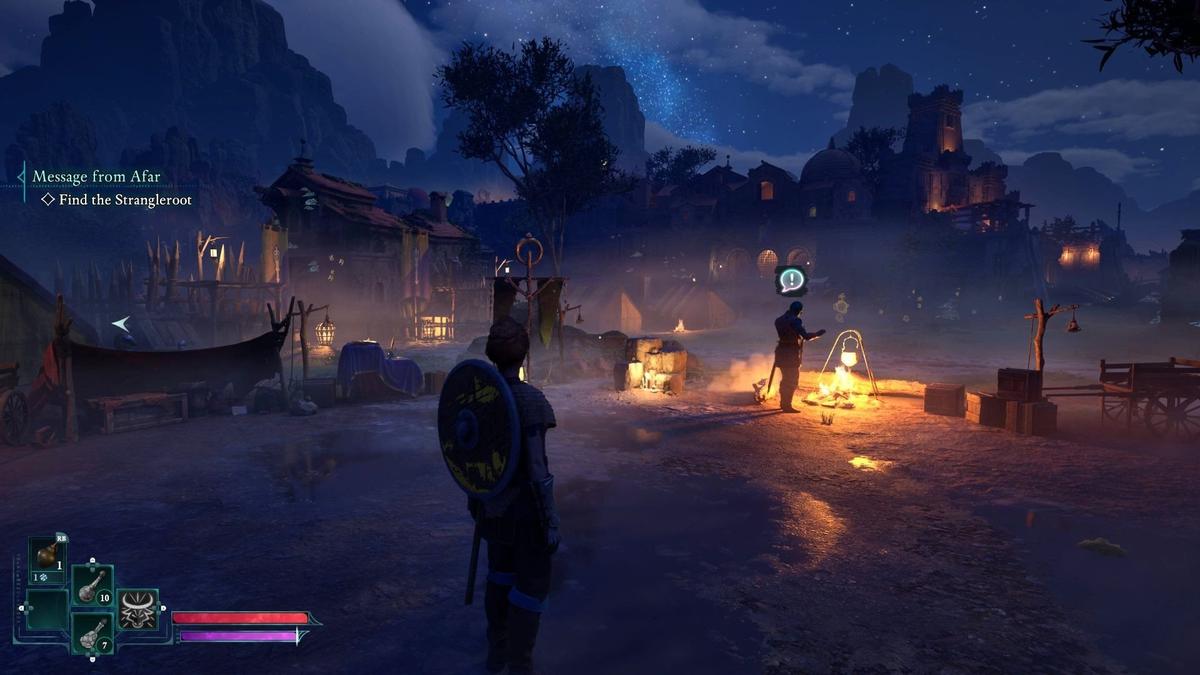Activate the horned bull skull ability
Viewport: 1200px width, 675px height.
pyautogui.click(x=138, y=609)
